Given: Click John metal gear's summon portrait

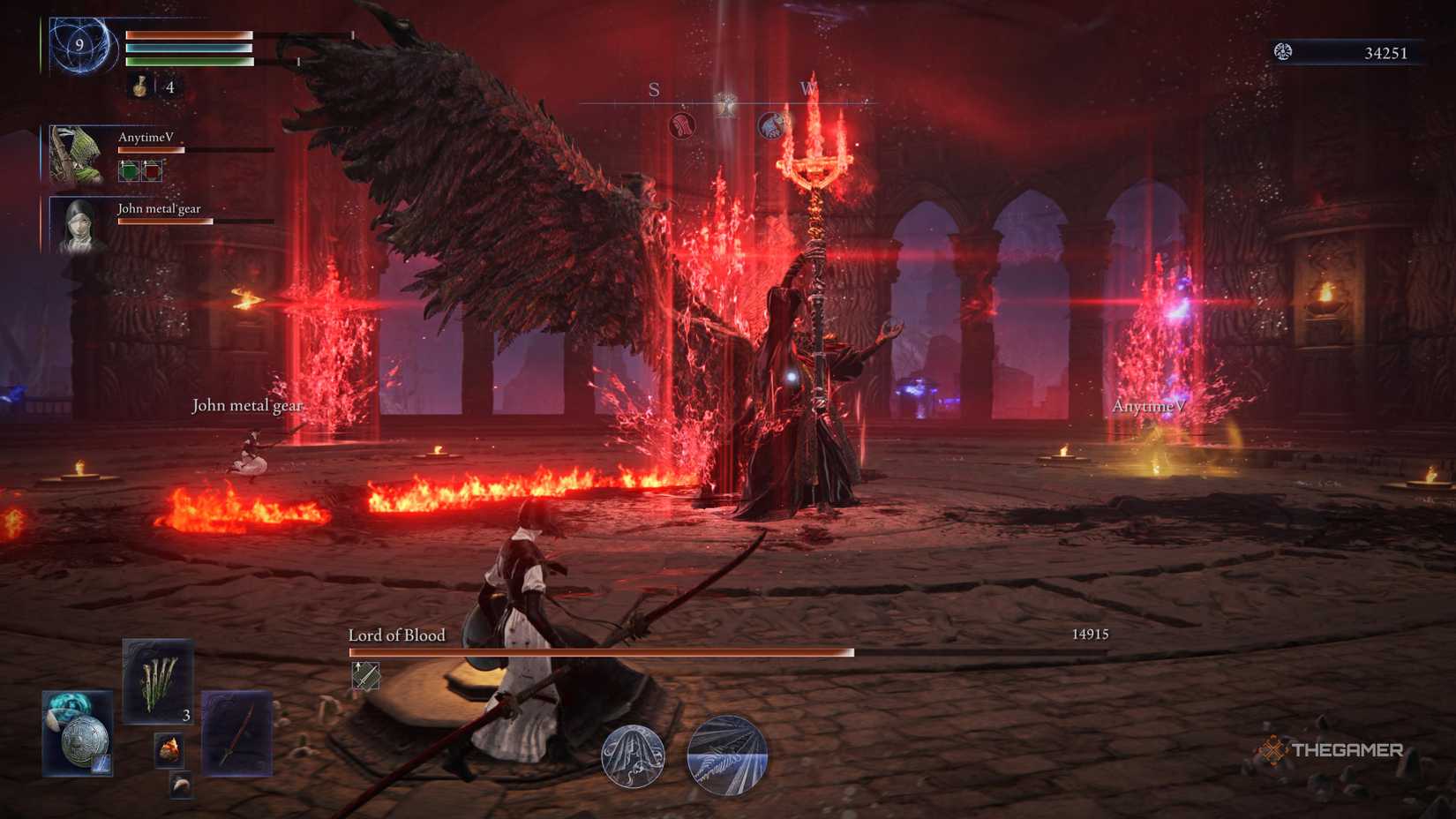Looking at the screenshot, I should 78,228.
